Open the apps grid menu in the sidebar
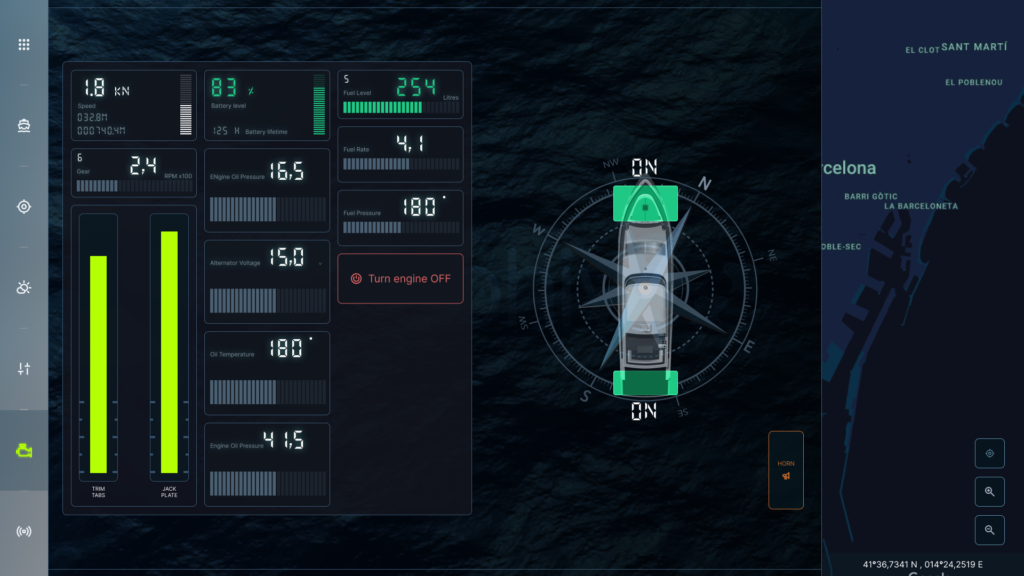The width and height of the screenshot is (1024, 576). tap(24, 44)
